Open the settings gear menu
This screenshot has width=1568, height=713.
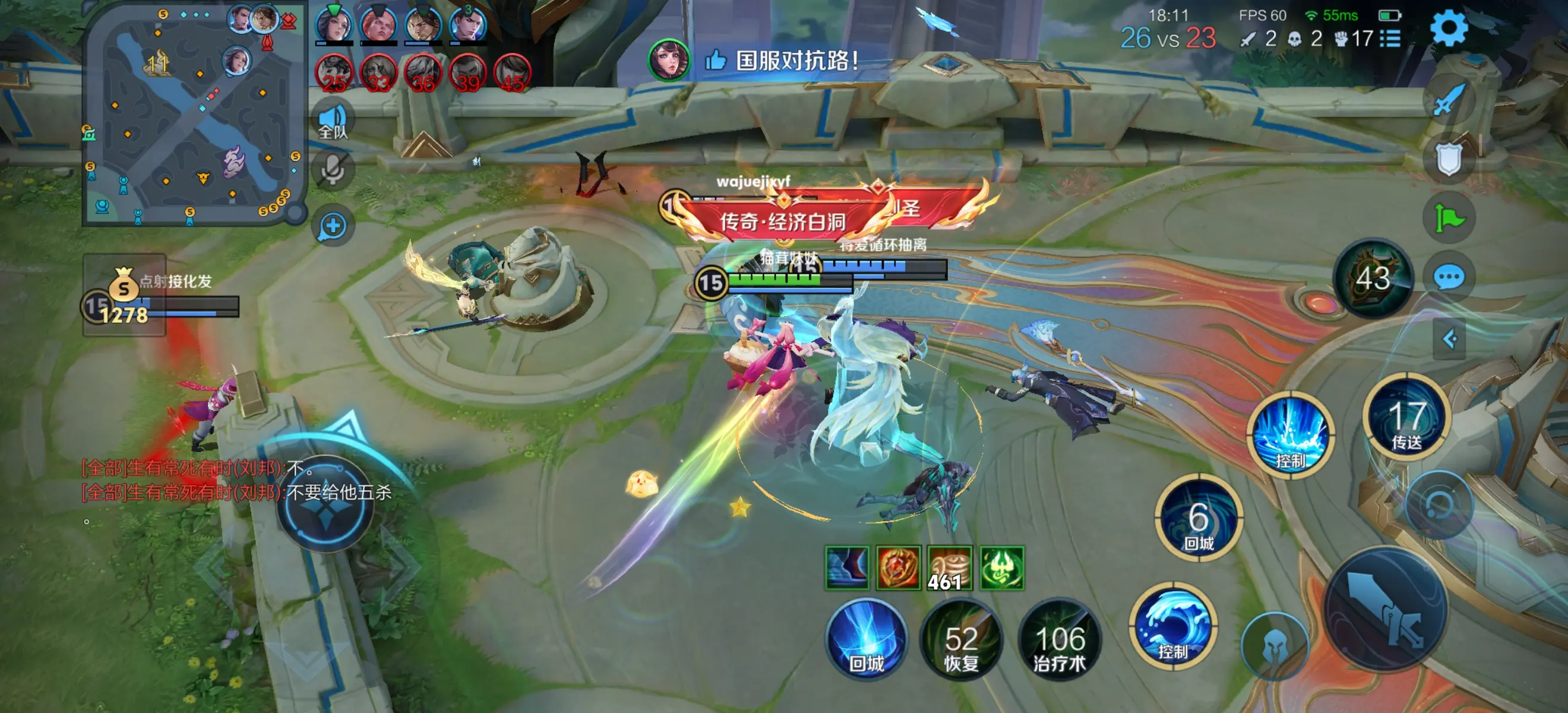pos(1449,27)
